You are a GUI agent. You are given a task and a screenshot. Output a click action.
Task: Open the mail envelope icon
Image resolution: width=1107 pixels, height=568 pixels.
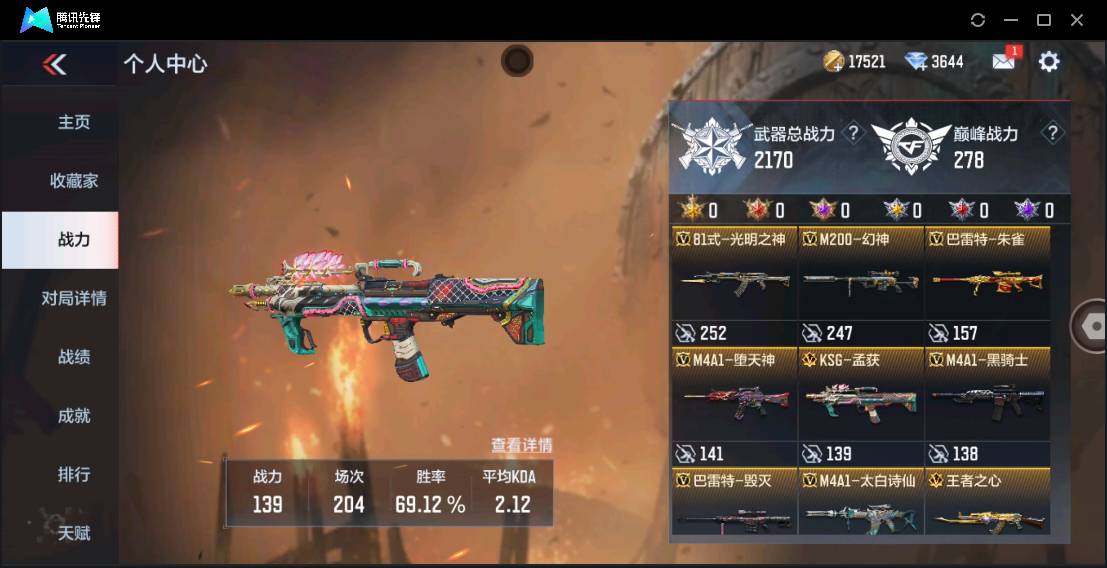pyautogui.click(x=1003, y=61)
